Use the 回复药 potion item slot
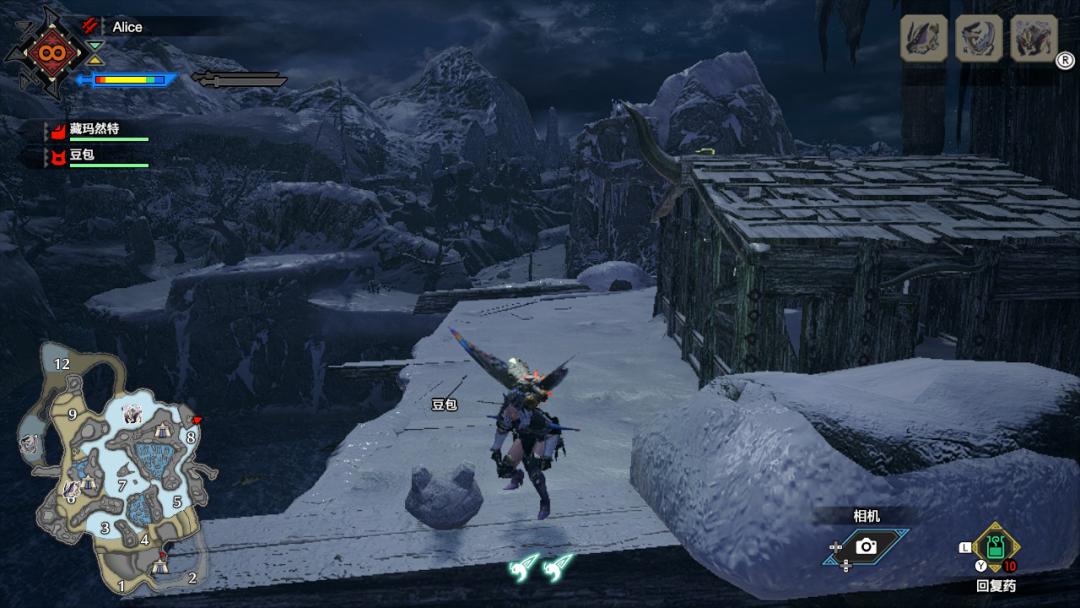1080x608 pixels. [x=996, y=547]
